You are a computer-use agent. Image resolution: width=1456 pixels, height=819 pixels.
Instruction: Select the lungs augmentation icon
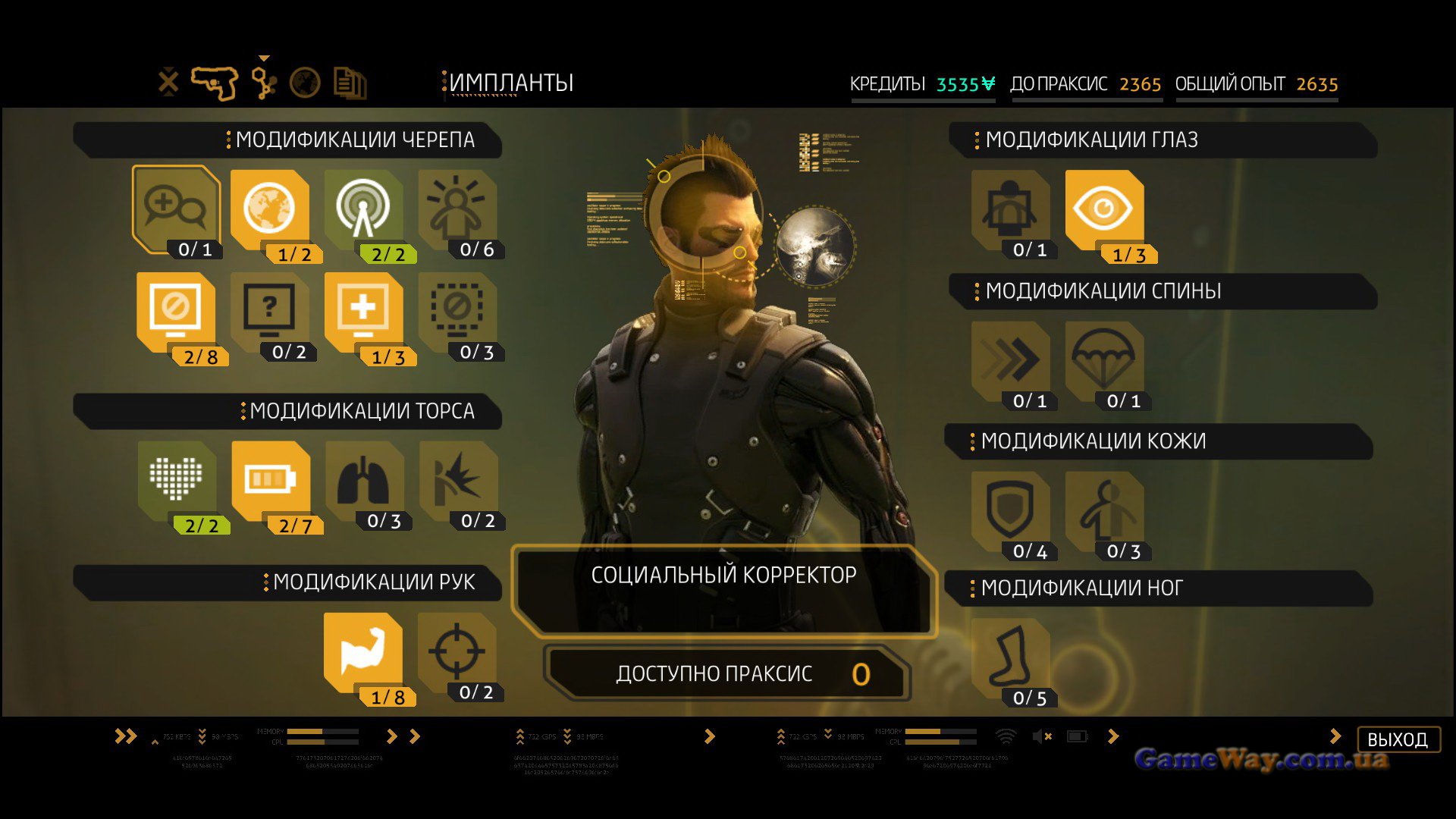click(x=363, y=479)
